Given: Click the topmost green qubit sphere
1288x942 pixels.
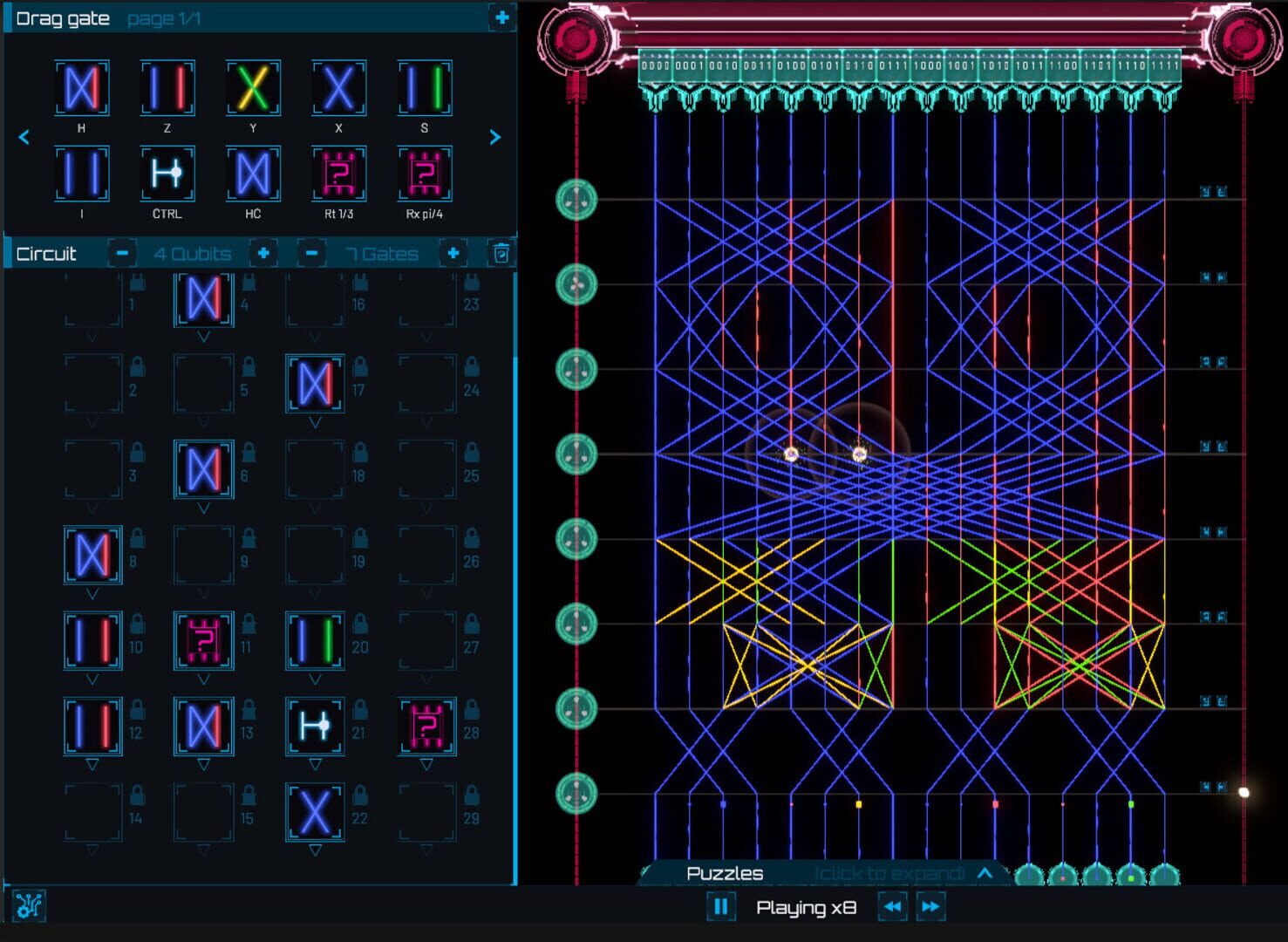Looking at the screenshot, I should (575, 199).
